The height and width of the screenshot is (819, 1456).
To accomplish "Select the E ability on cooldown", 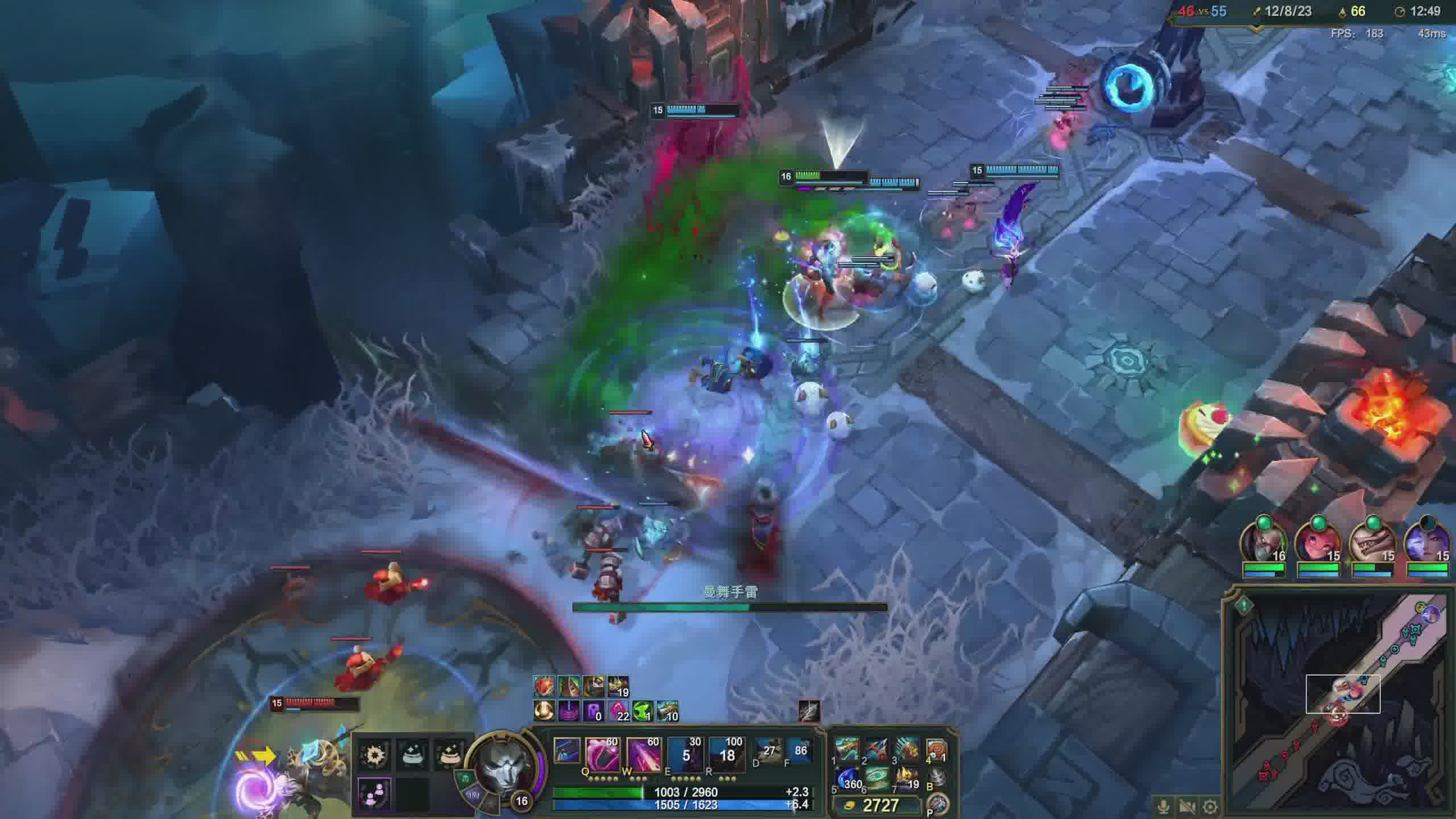I will pos(685,754).
